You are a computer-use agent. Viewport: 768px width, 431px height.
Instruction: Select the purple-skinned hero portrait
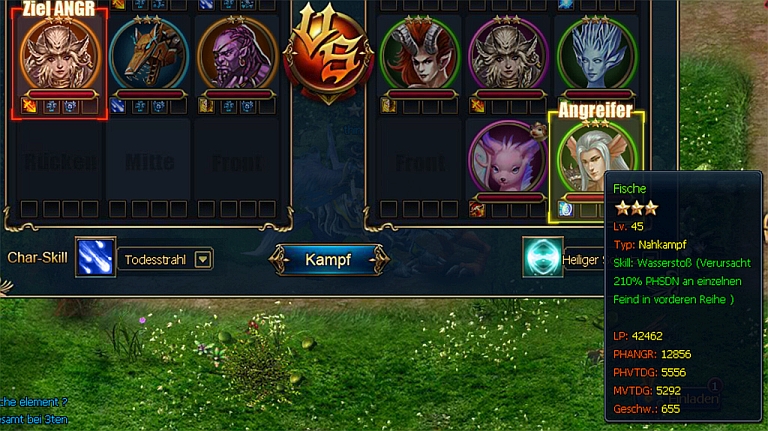237,55
